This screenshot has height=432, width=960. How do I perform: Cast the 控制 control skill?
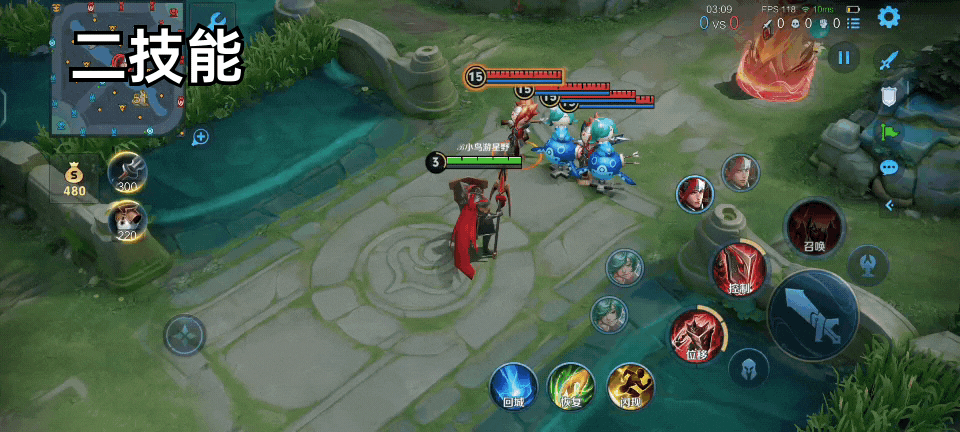click(739, 270)
